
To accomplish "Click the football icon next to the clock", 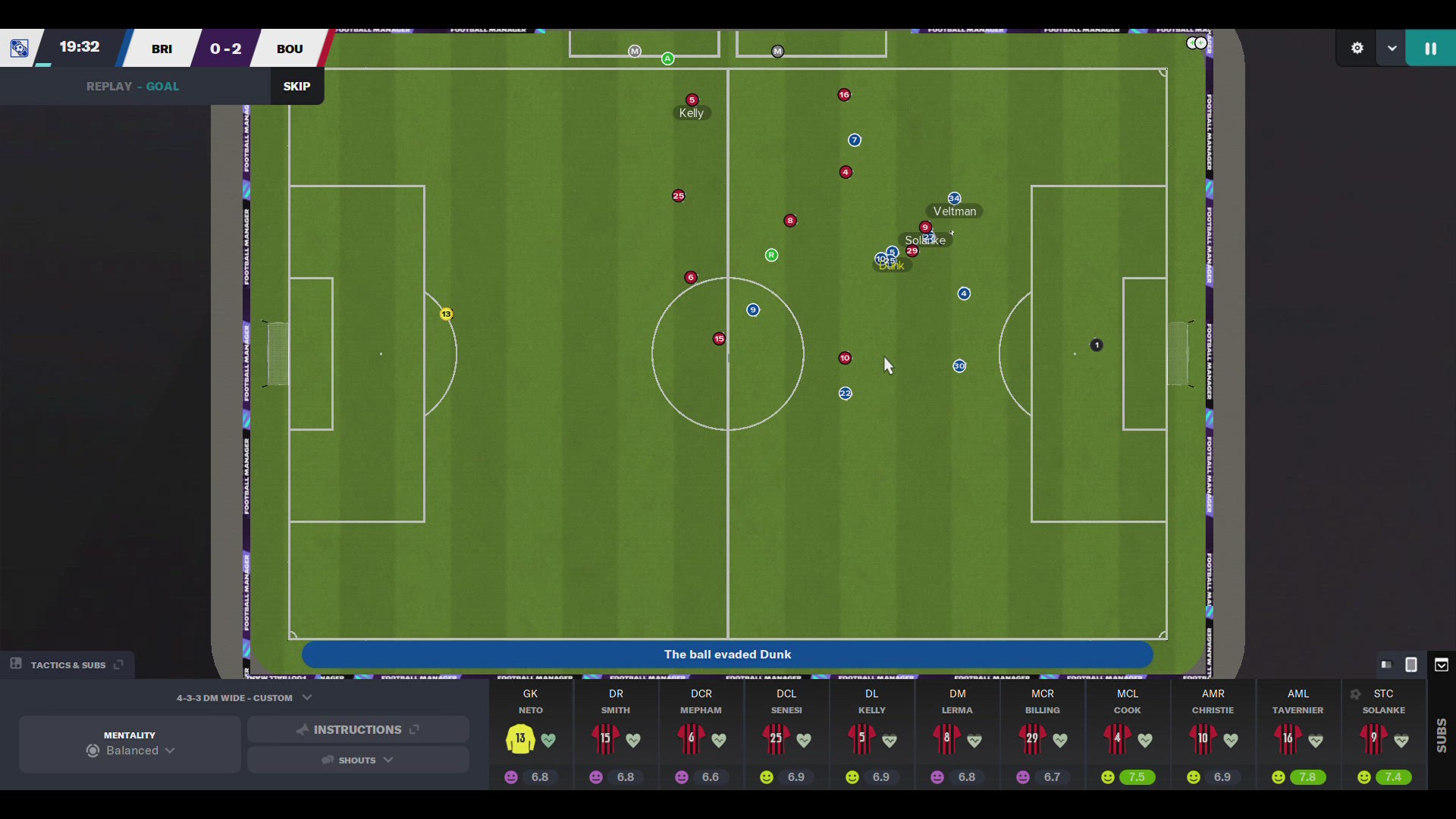I will tap(18, 47).
